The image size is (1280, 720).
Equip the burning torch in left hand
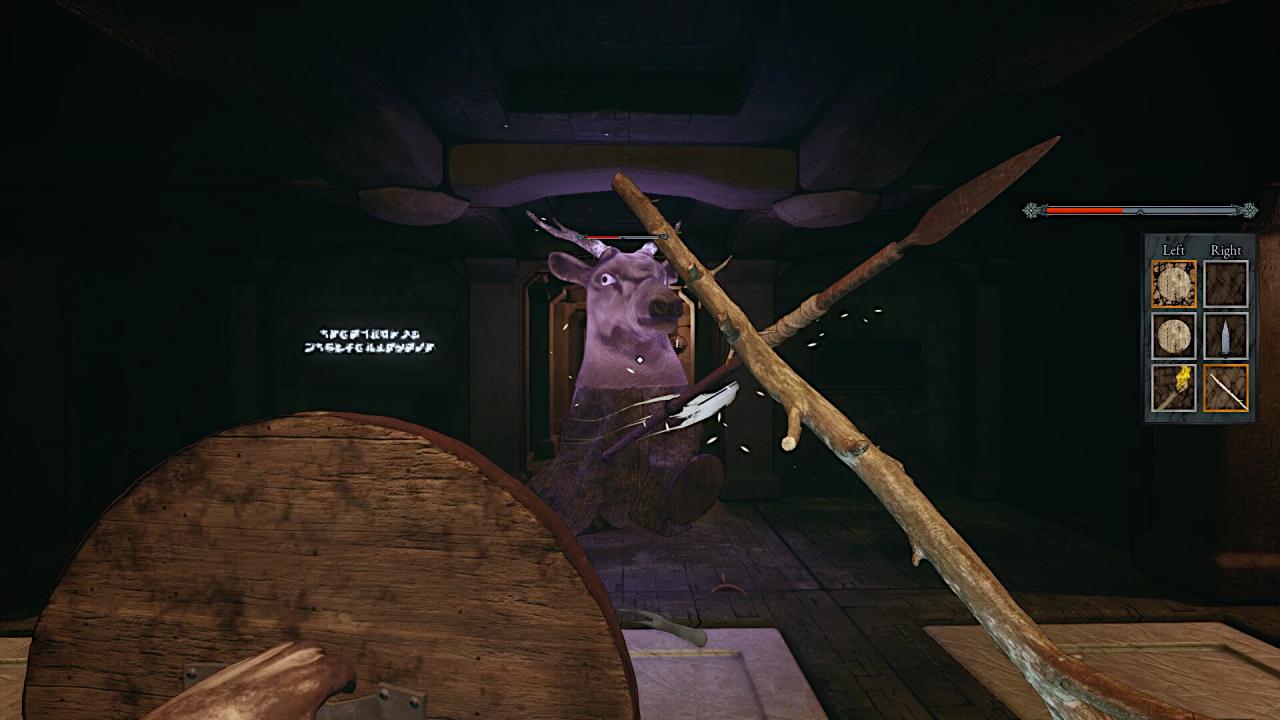[1173, 388]
